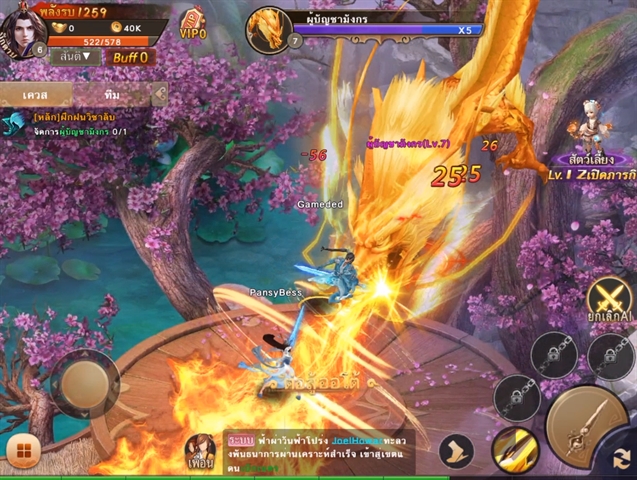Open the เพื่อน friends avatar
Viewport: 637px width, 480px height.
click(201, 453)
